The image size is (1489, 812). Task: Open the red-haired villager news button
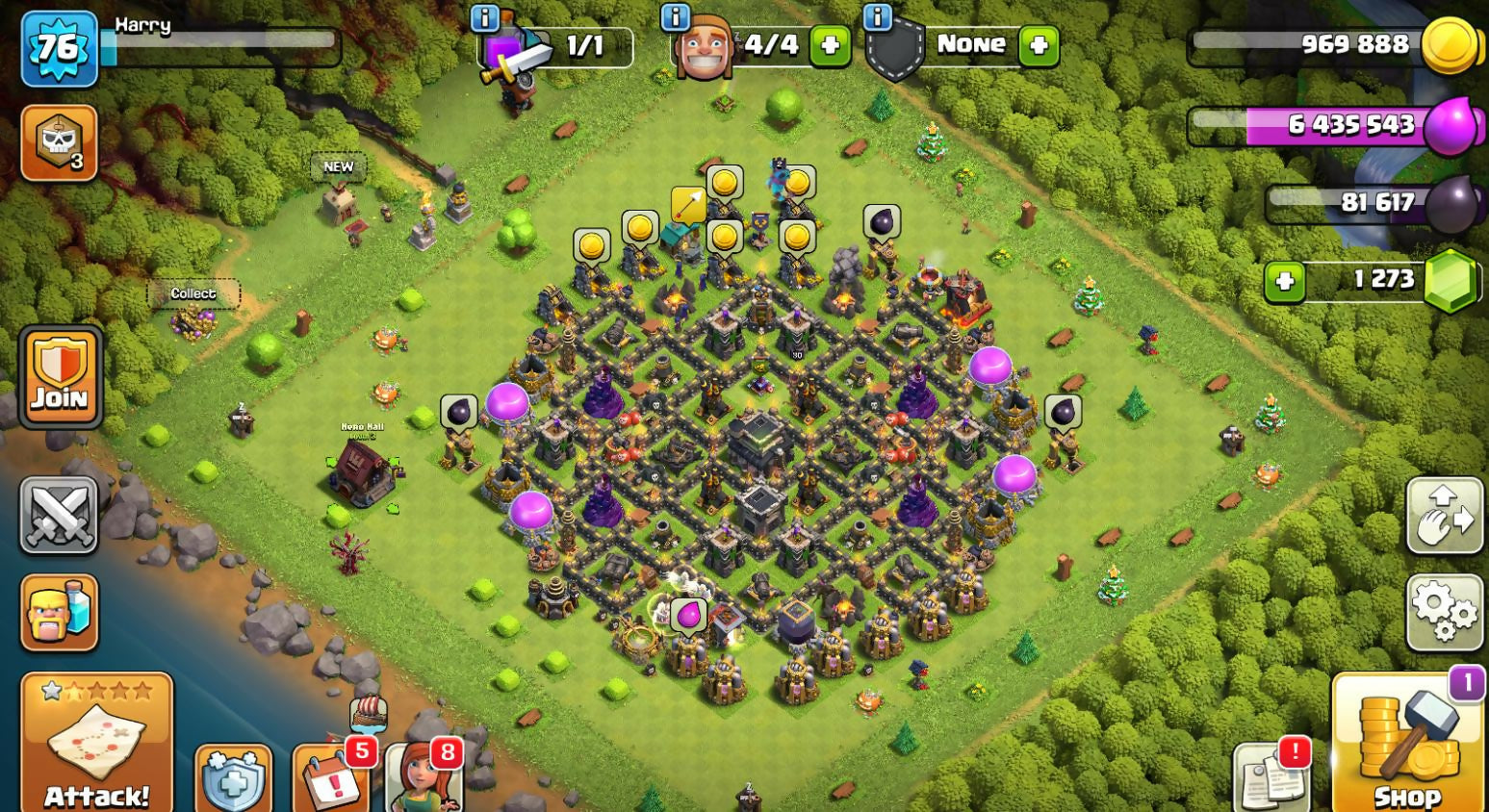pyautogui.click(x=424, y=777)
